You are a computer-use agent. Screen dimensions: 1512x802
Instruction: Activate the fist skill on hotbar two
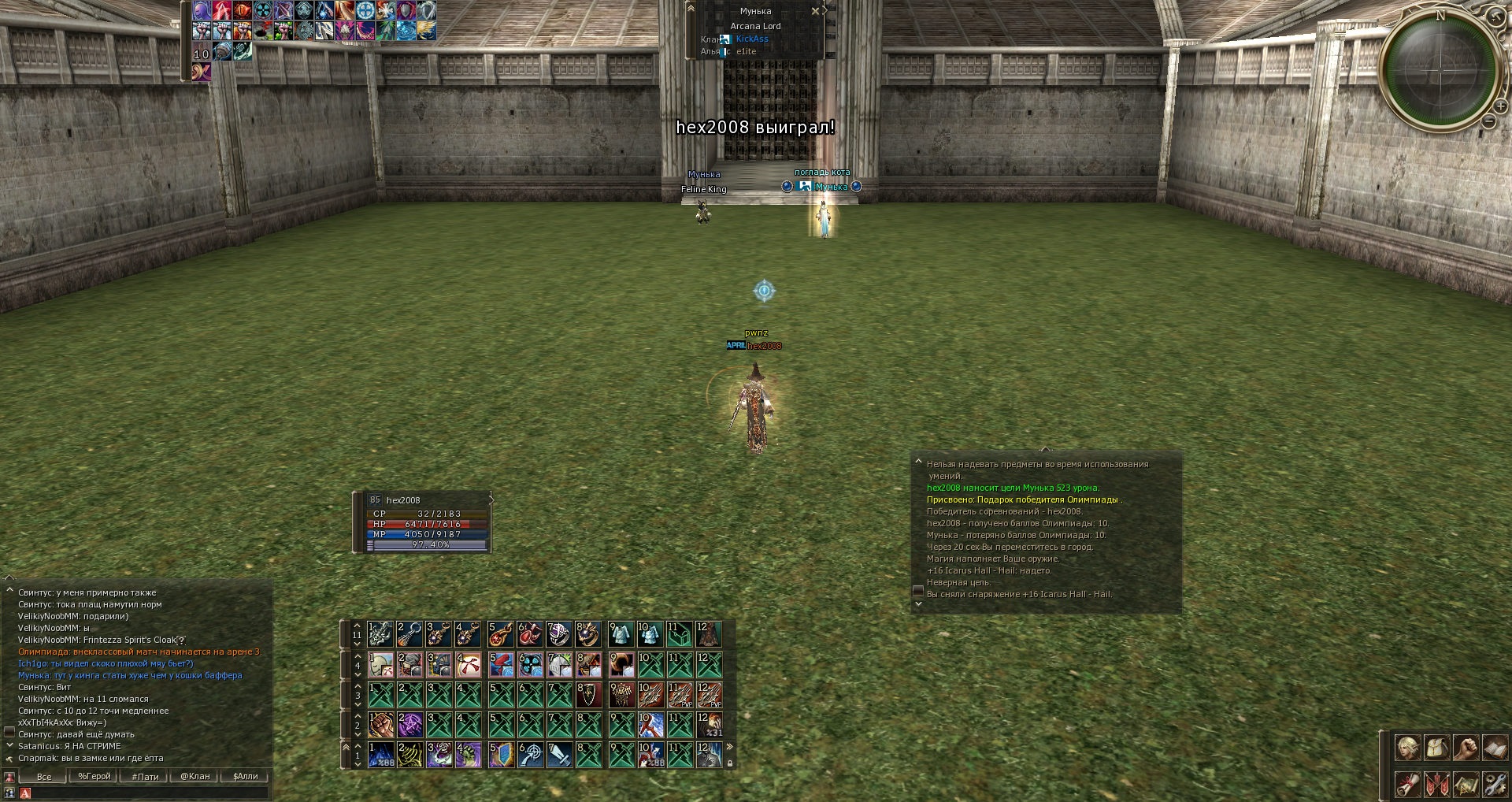pos(380,725)
